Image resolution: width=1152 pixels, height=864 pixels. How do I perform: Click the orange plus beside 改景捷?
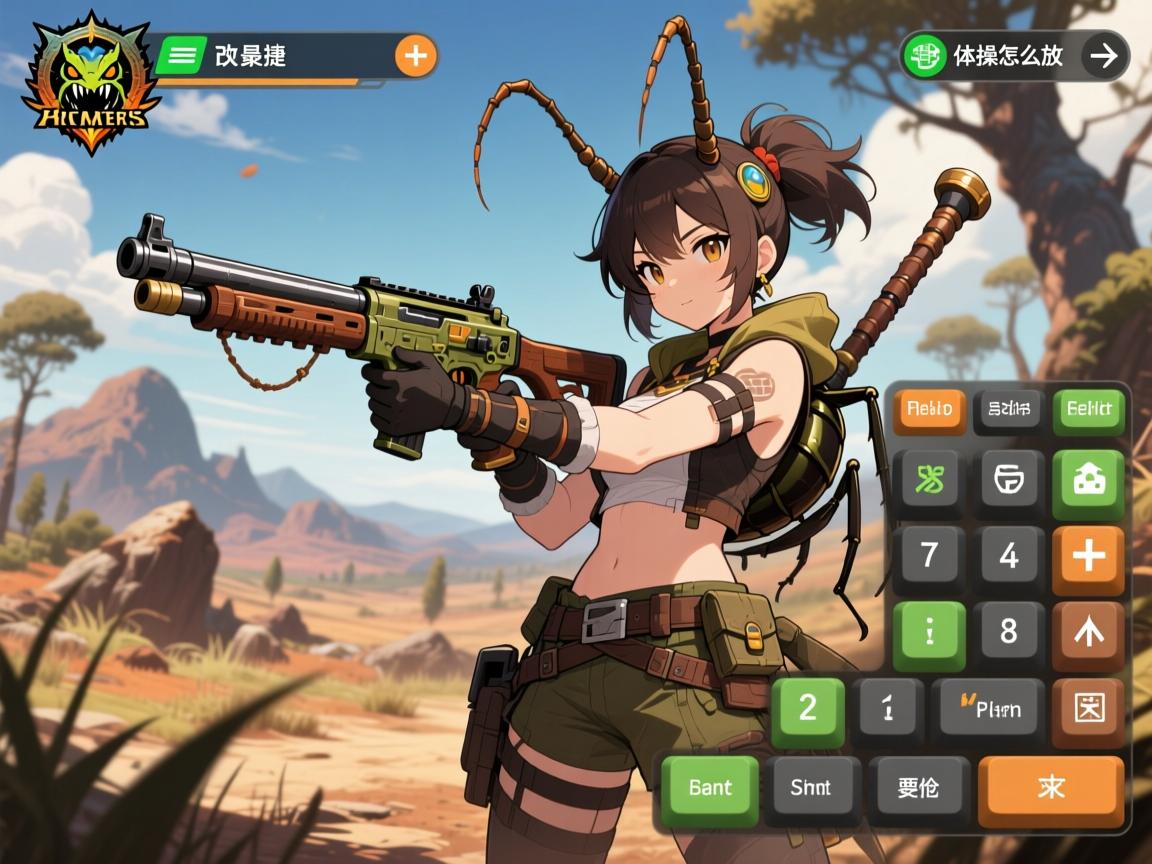point(416,56)
